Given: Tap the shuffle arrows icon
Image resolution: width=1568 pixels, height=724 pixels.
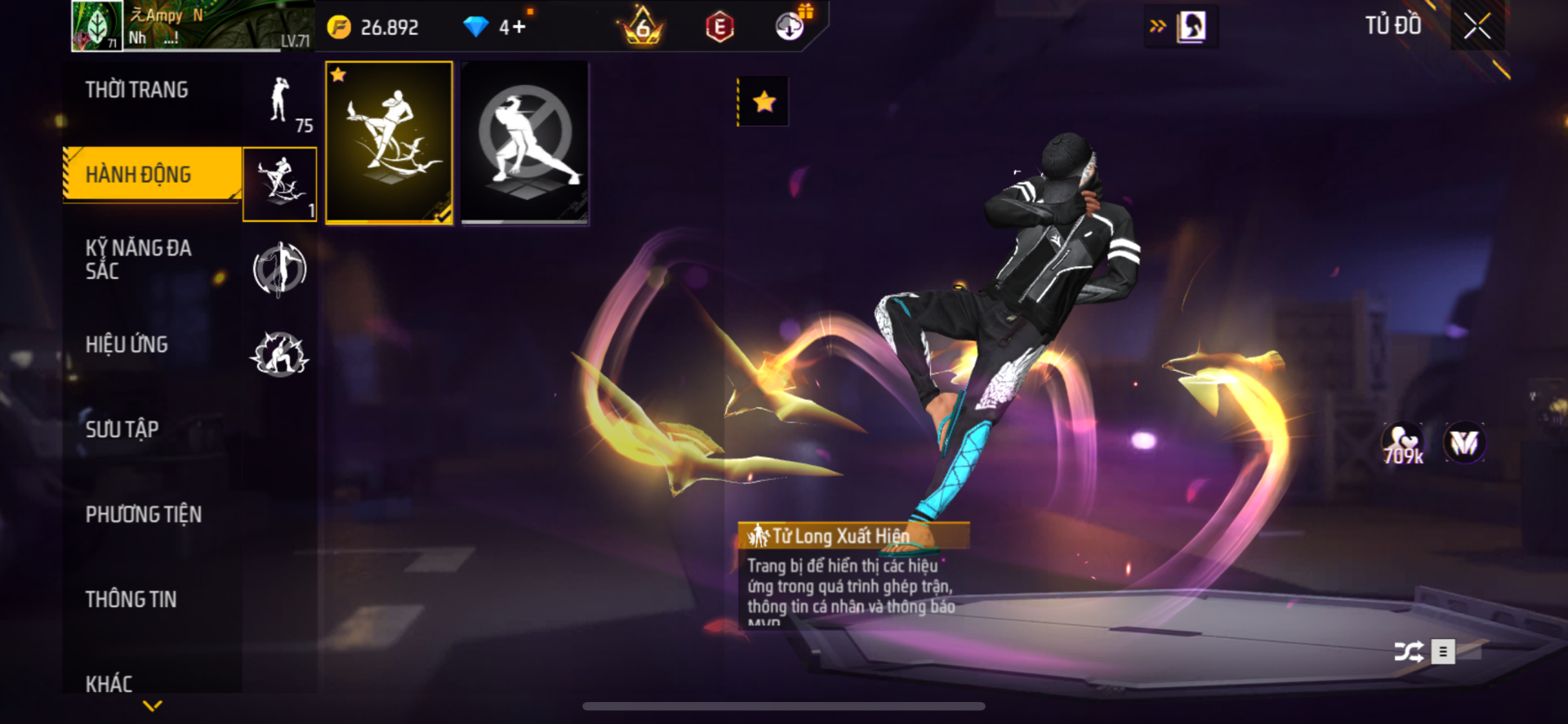Looking at the screenshot, I should [1409, 651].
